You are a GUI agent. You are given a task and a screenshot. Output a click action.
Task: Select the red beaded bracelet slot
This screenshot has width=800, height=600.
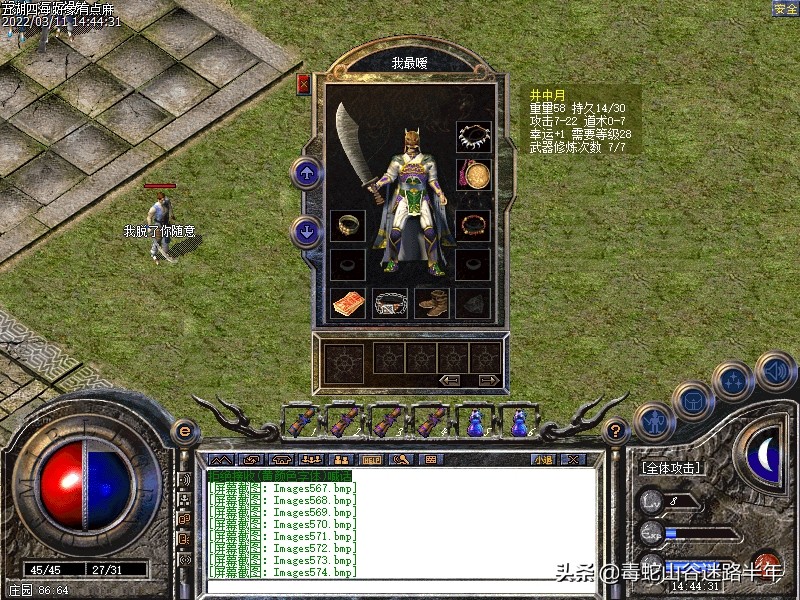(473, 225)
